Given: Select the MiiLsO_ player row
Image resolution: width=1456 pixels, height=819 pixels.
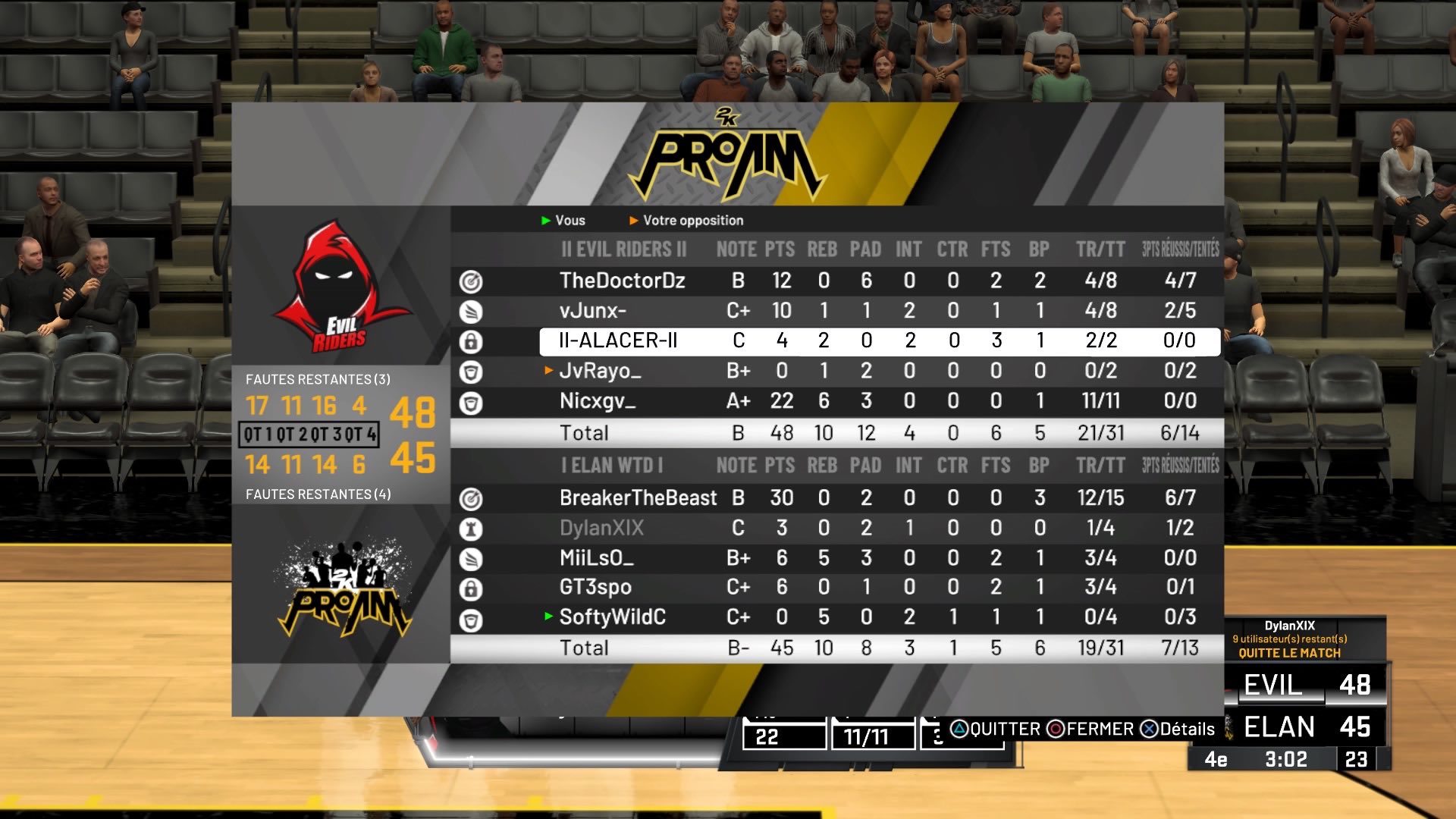Looking at the screenshot, I should click(x=596, y=558).
